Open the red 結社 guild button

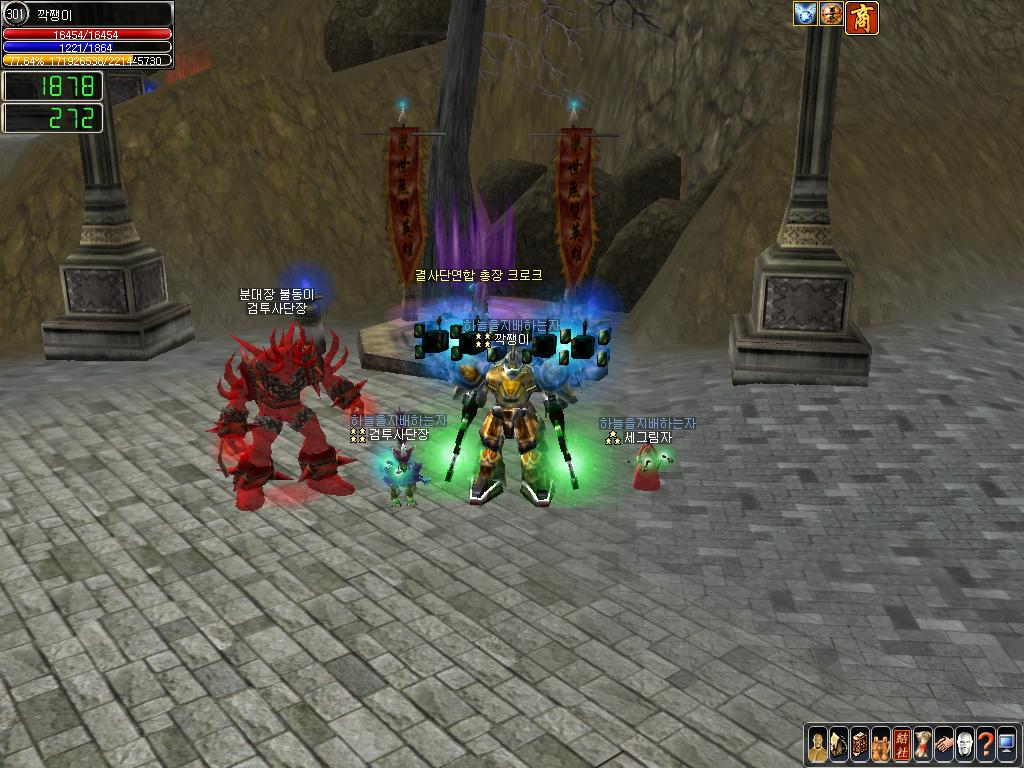[x=902, y=745]
